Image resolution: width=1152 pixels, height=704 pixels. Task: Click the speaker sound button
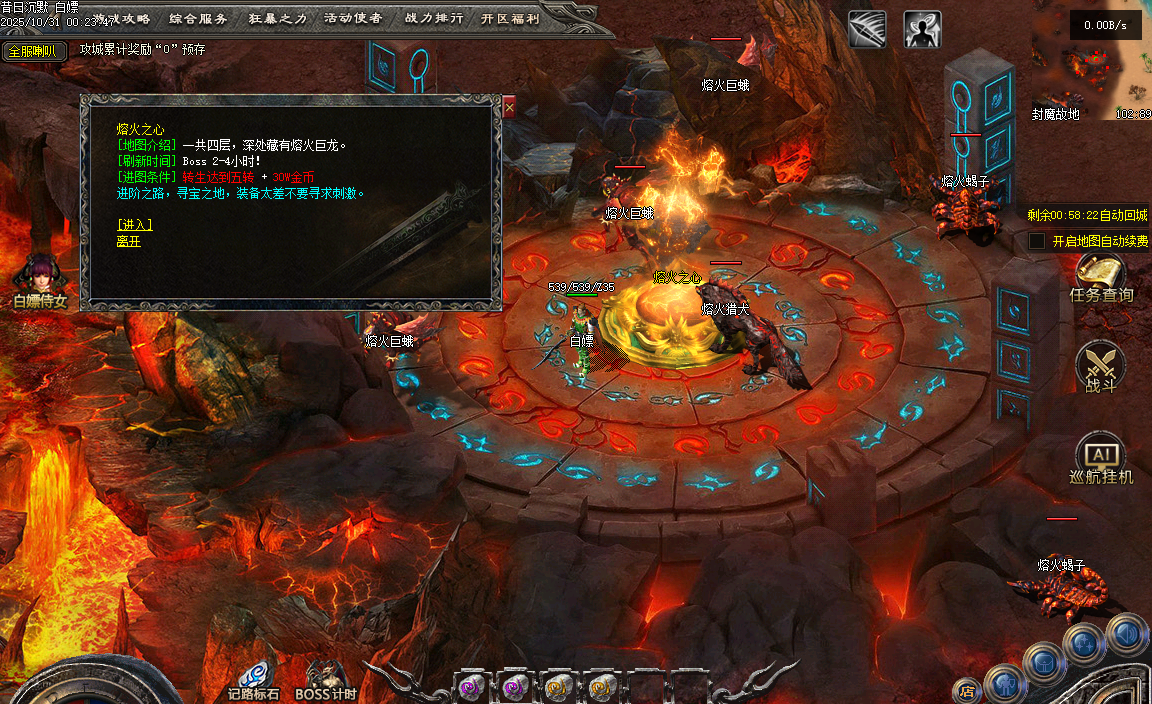point(1126,632)
